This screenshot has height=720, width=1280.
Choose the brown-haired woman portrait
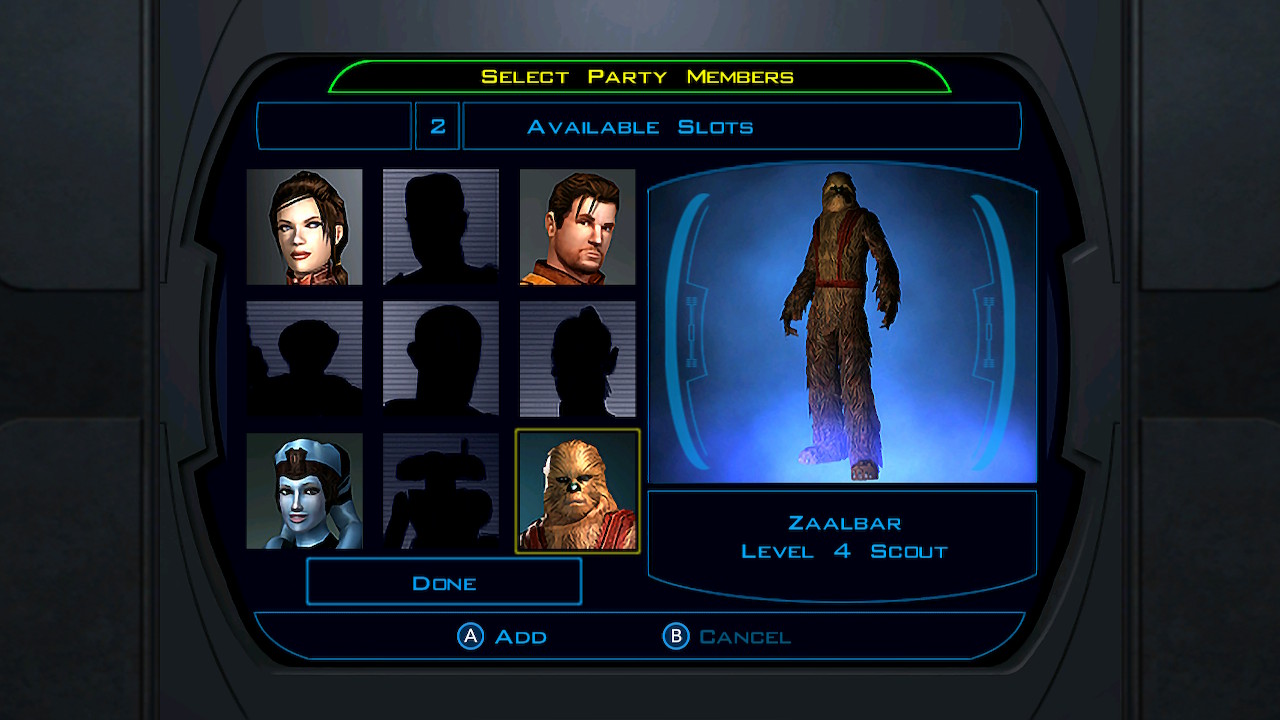(x=304, y=227)
